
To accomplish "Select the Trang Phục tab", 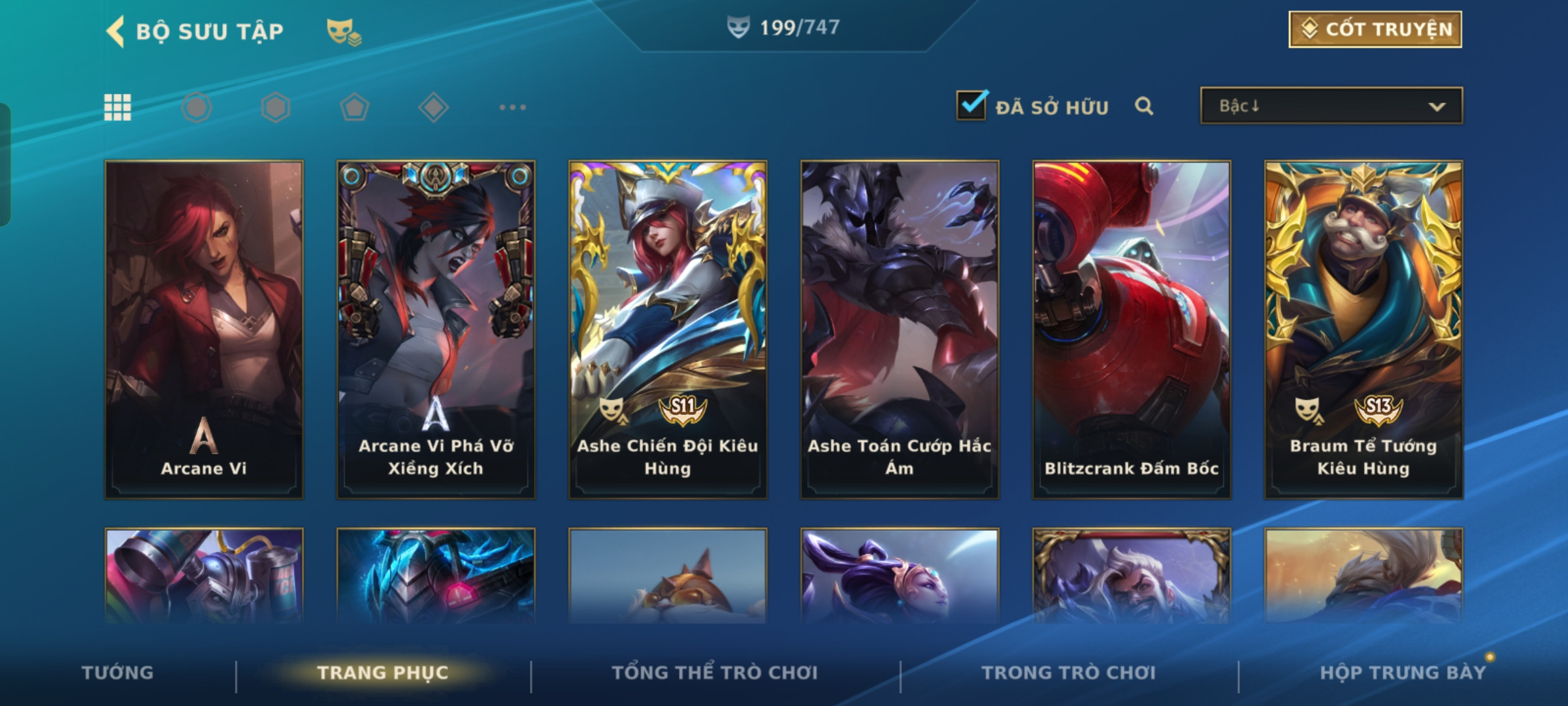I will tap(383, 673).
